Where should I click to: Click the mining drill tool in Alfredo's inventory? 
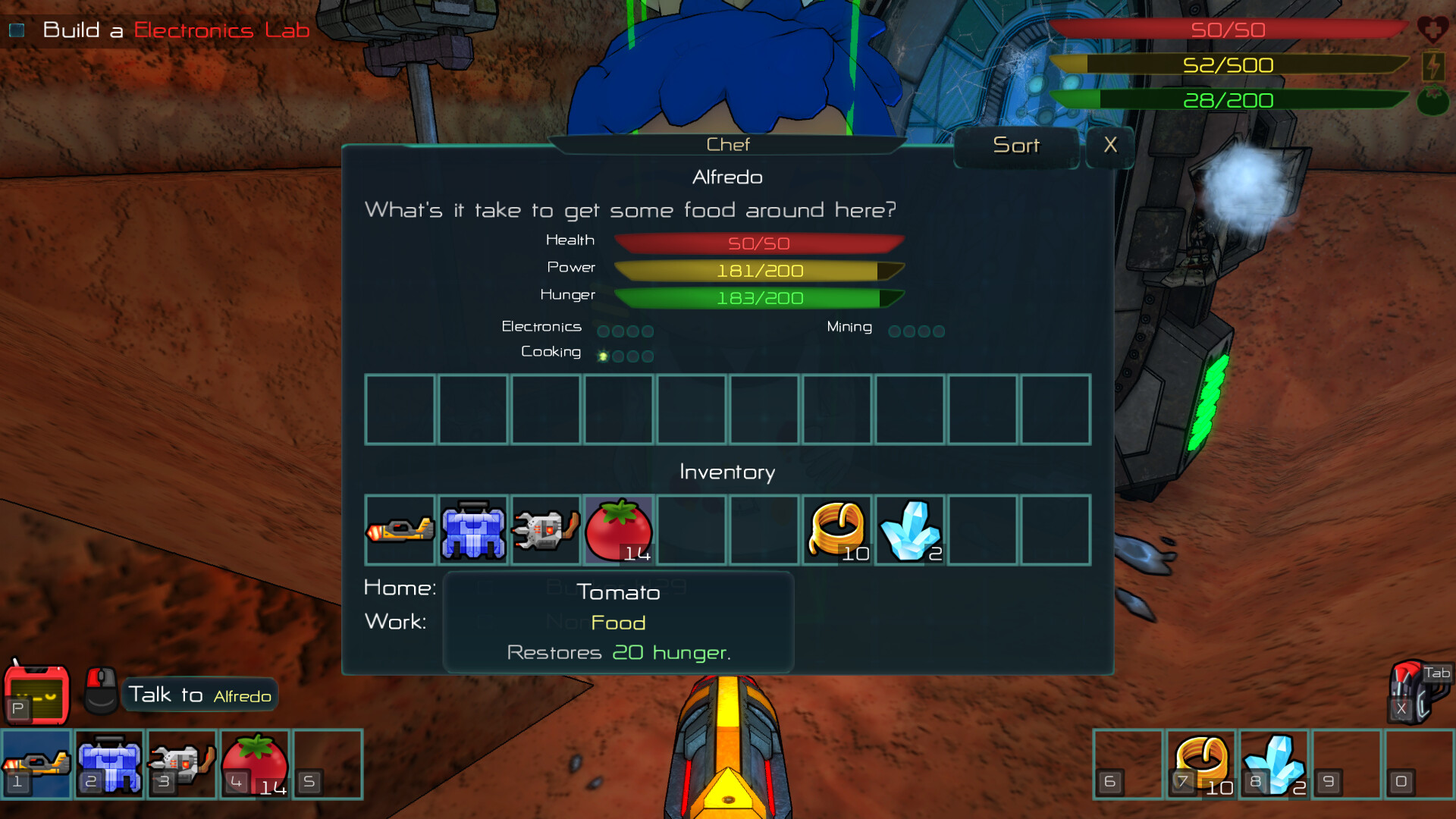tap(545, 529)
